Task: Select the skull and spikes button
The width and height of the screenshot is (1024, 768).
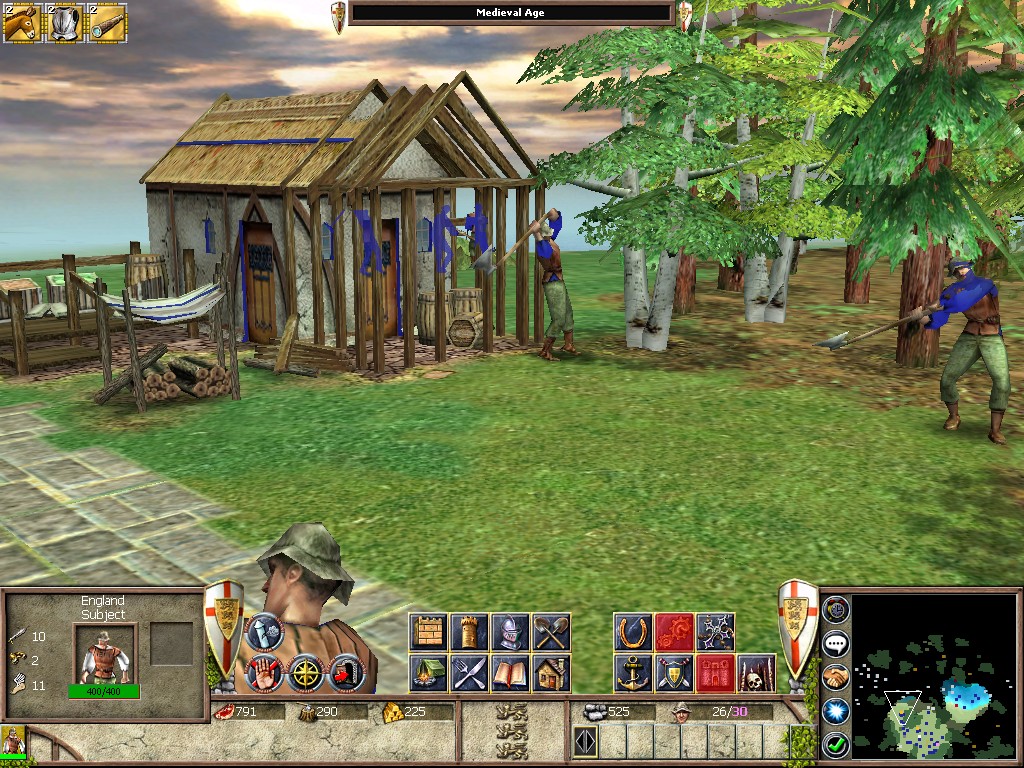Action: (756, 673)
